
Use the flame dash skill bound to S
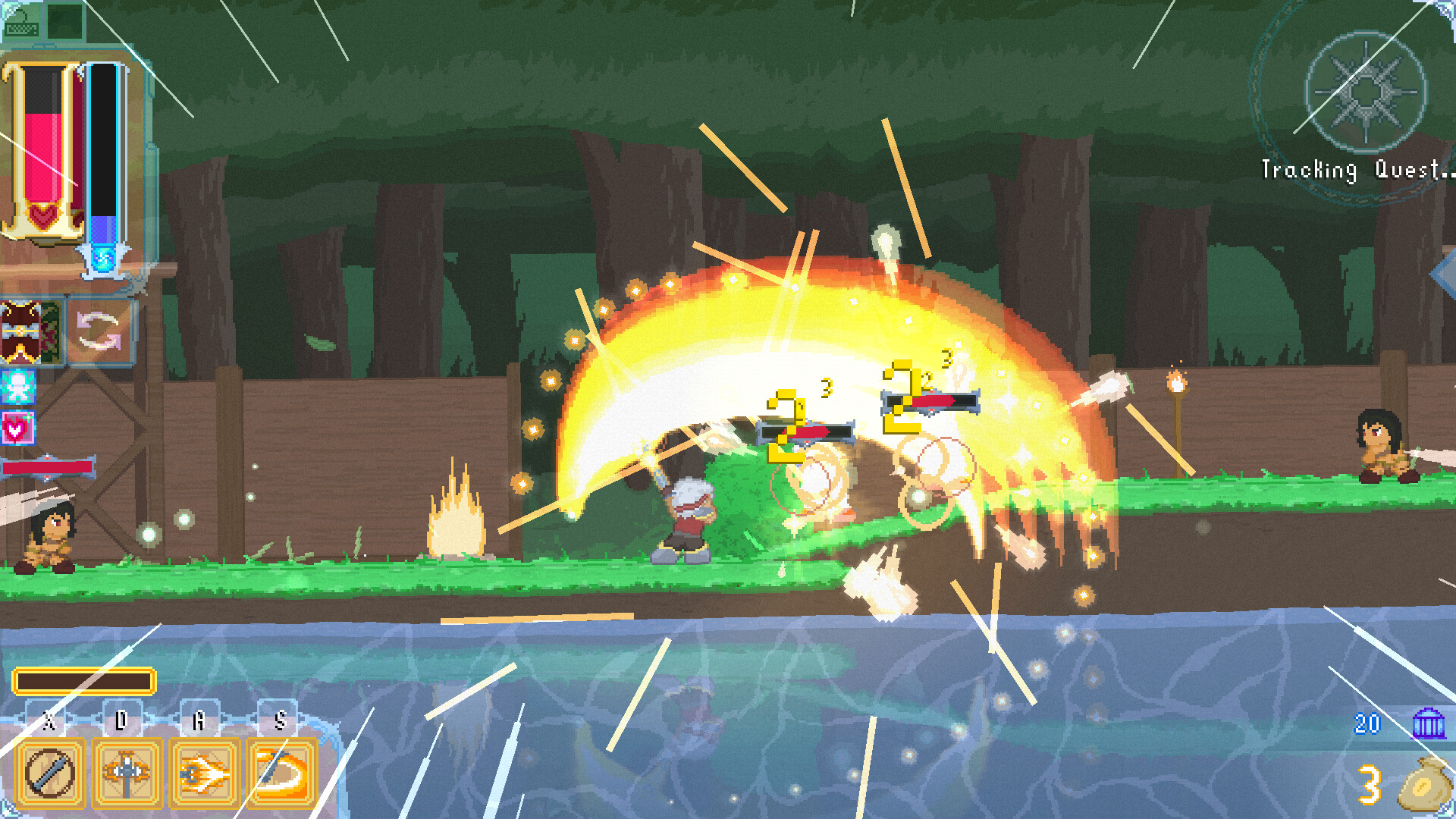(279, 773)
